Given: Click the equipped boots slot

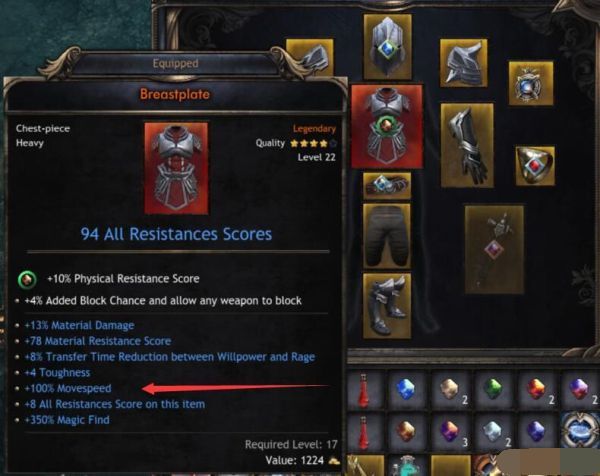Looking at the screenshot, I should tap(386, 302).
